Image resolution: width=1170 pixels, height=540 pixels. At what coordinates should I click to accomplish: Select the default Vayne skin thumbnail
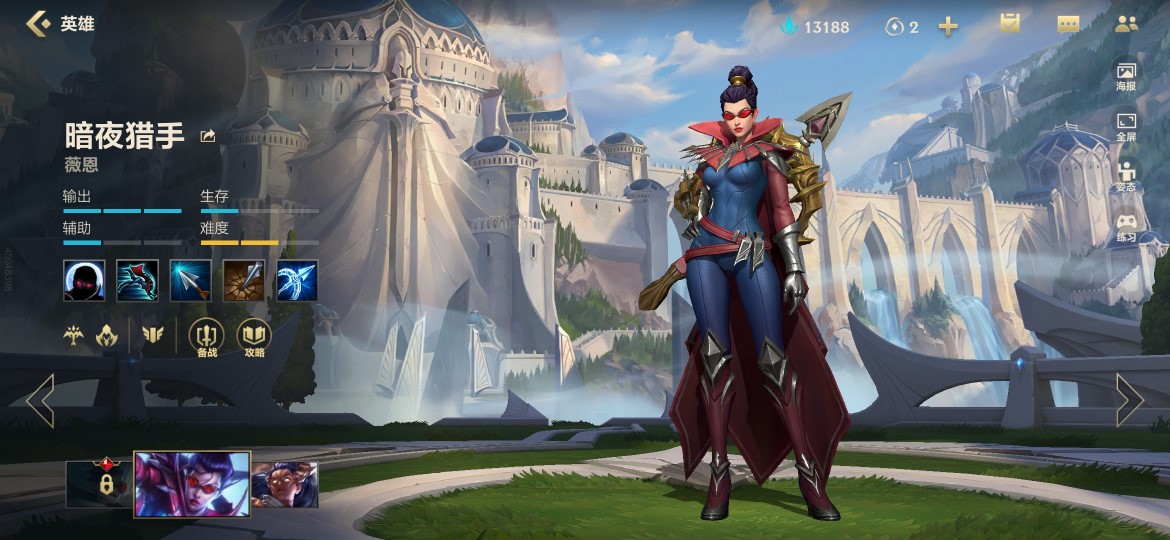point(192,484)
